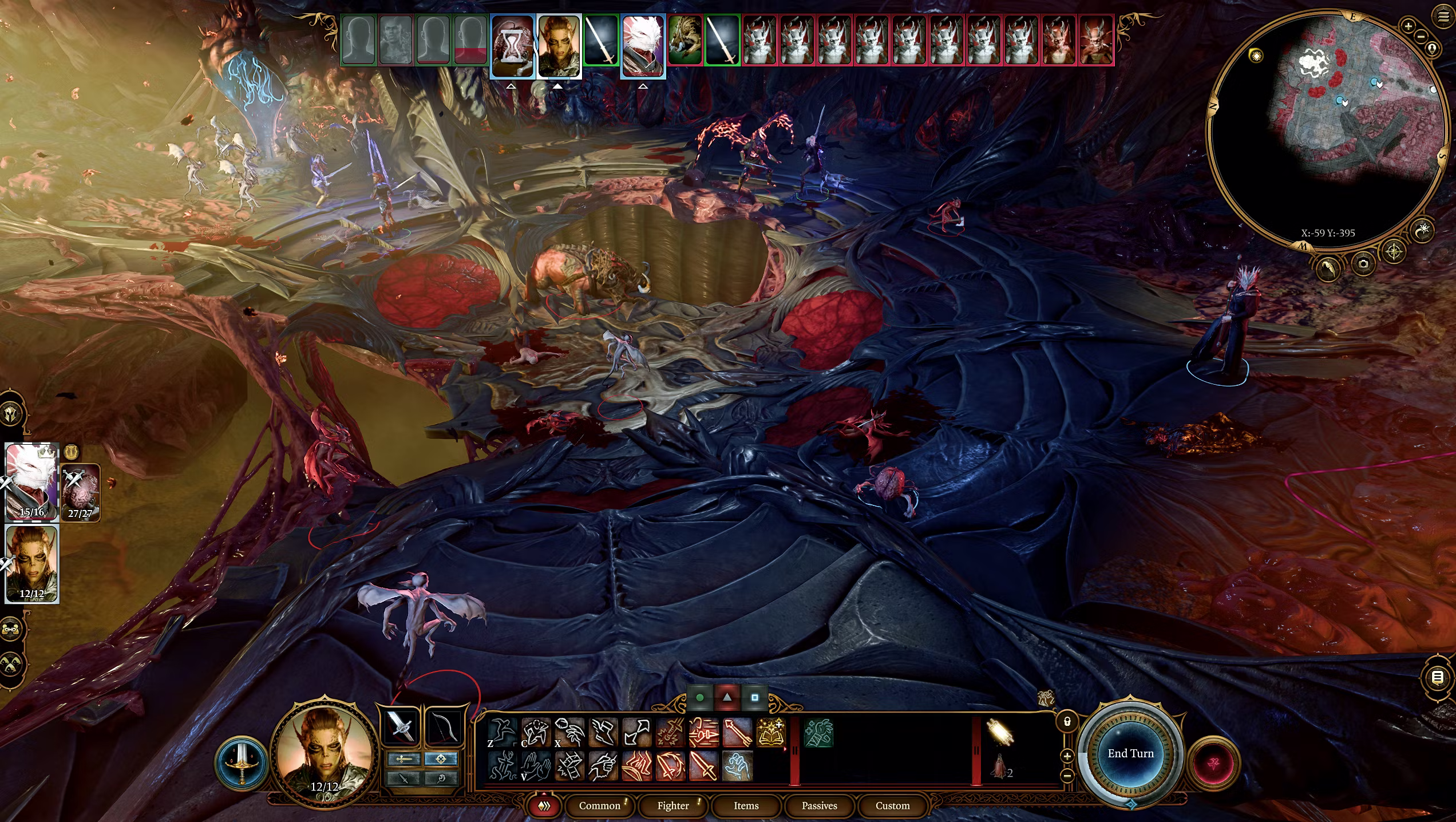This screenshot has height=822, width=1456.
Task: Select the white-haired companion portrait with 15/16 HP
Action: pyautogui.click(x=32, y=481)
